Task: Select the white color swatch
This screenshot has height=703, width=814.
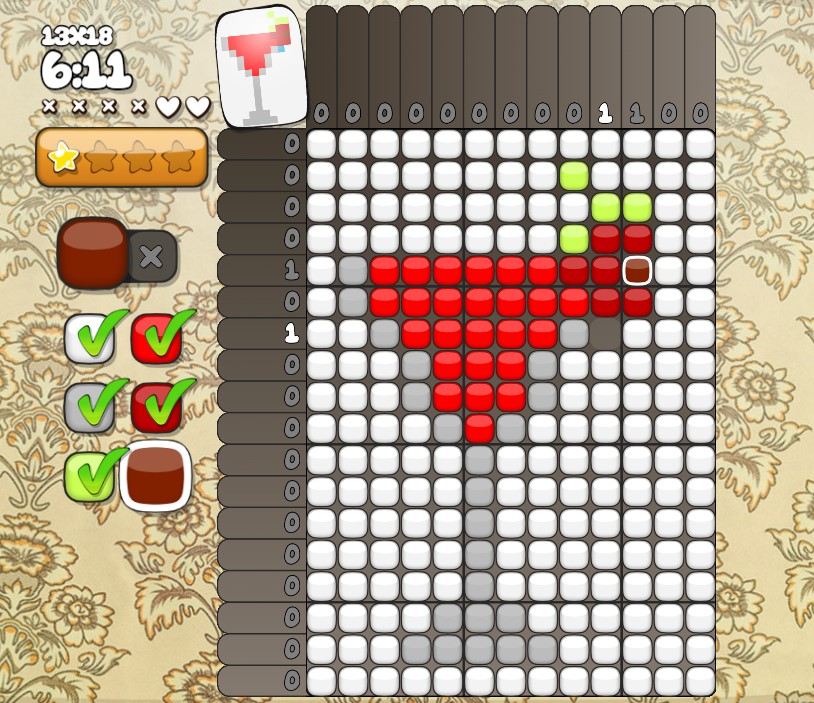Action: [88, 339]
